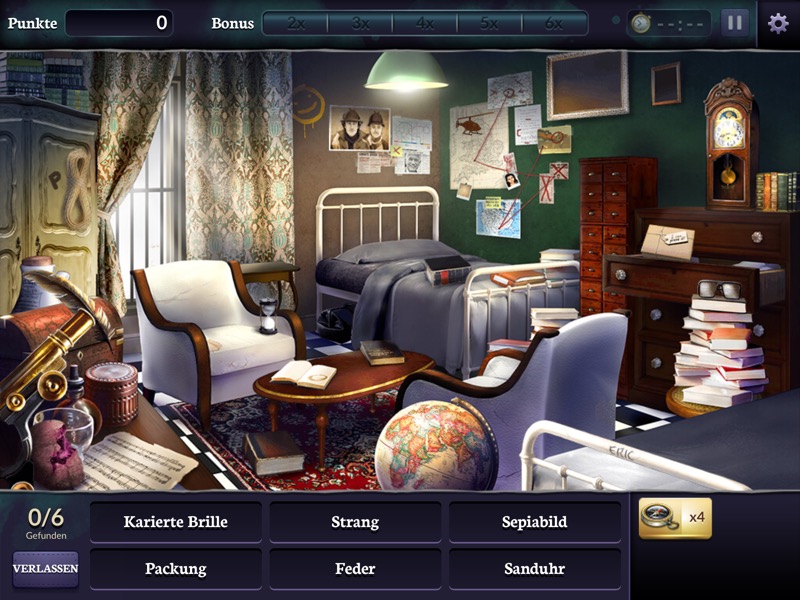This screenshot has width=800, height=600.
Task: Select the Karierte Brille list entry
Action: pyautogui.click(x=176, y=522)
